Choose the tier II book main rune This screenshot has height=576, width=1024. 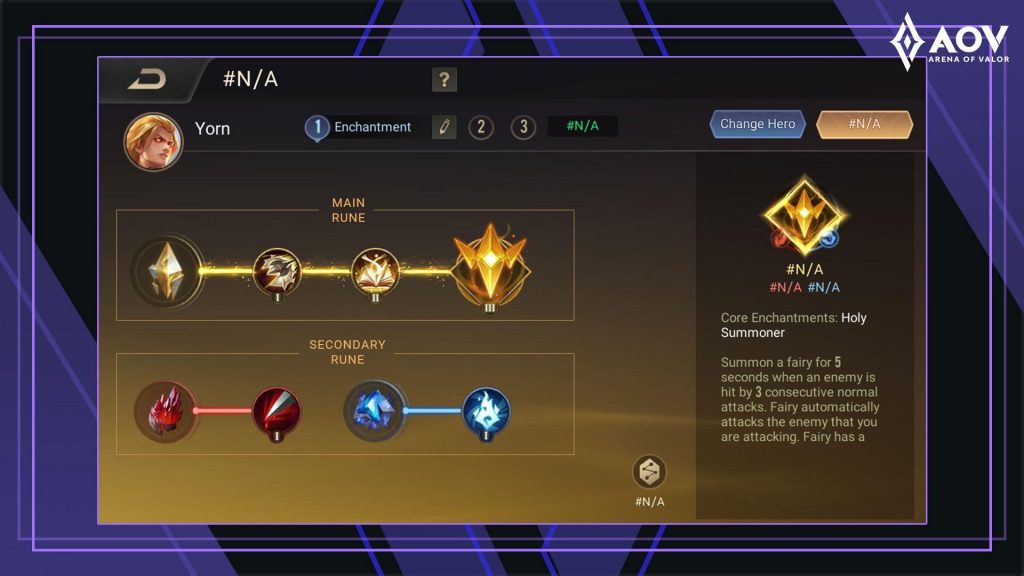(376, 271)
